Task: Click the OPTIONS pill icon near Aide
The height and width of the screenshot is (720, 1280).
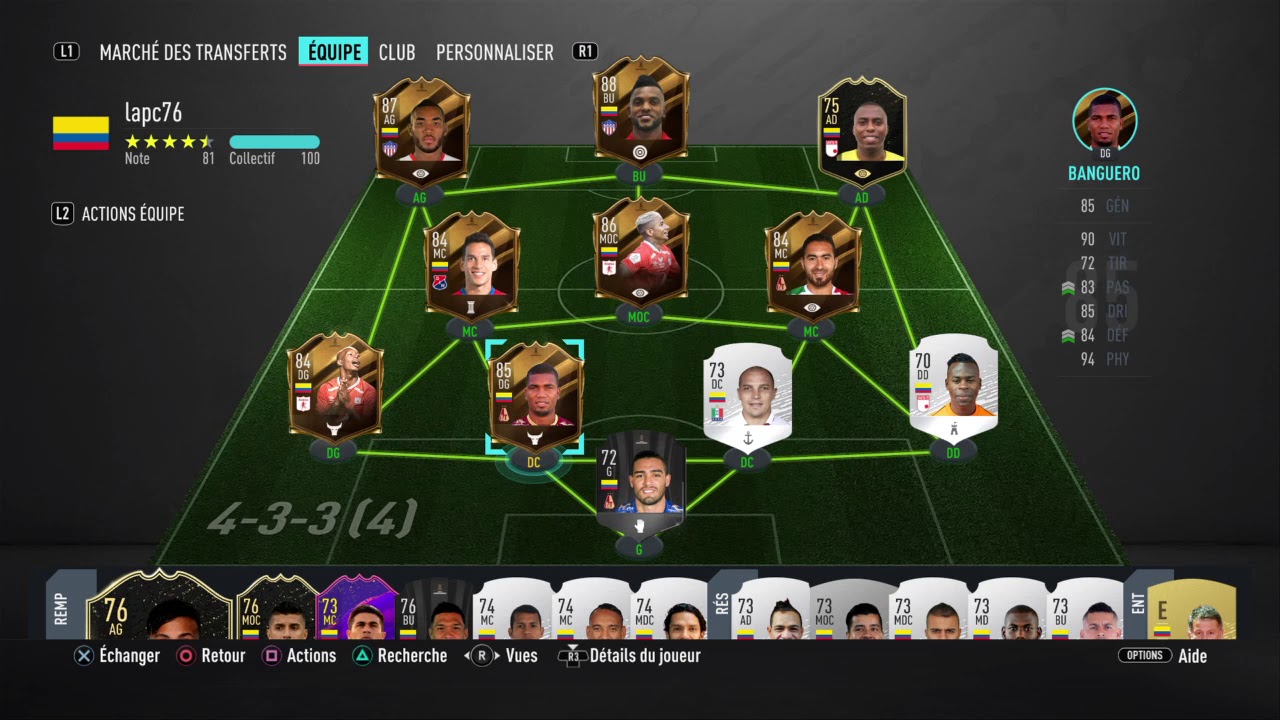Action: click(1144, 655)
